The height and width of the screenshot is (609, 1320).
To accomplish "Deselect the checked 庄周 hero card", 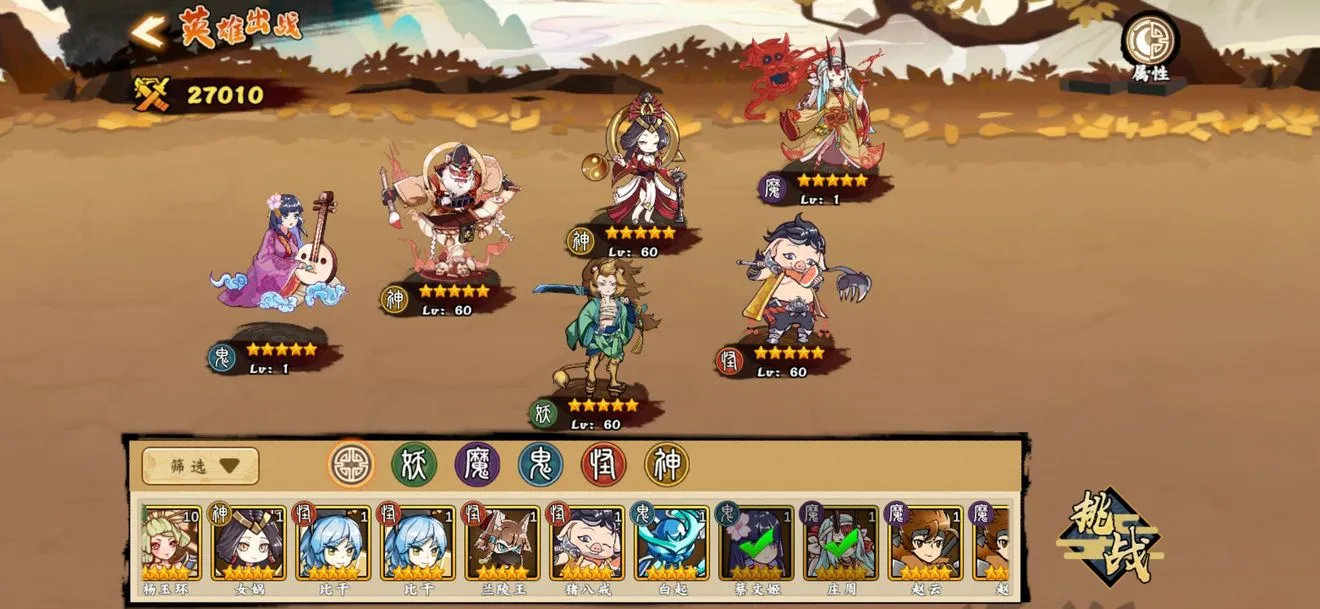I will (x=840, y=545).
